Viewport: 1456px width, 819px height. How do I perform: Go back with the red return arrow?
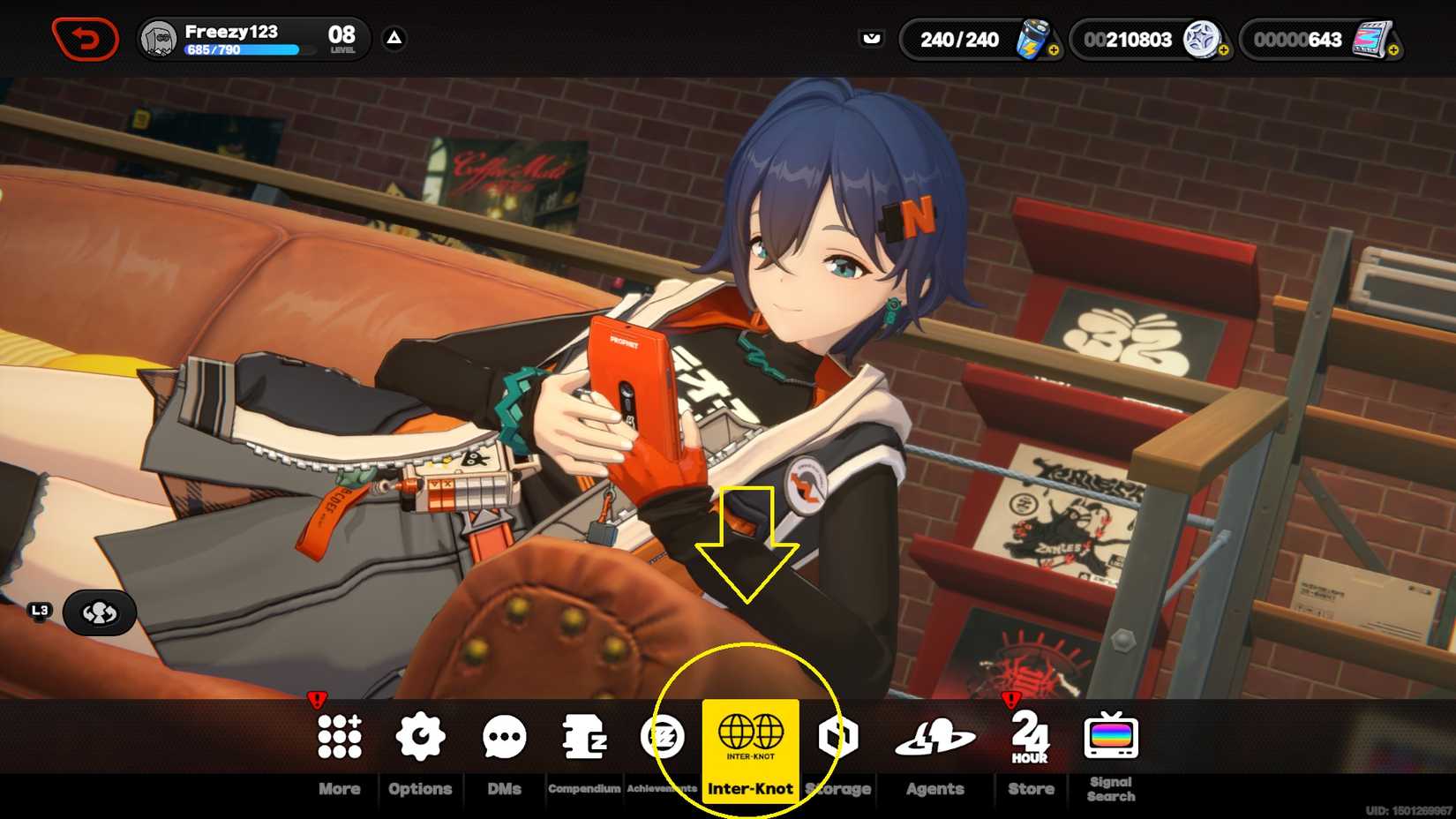(85, 39)
